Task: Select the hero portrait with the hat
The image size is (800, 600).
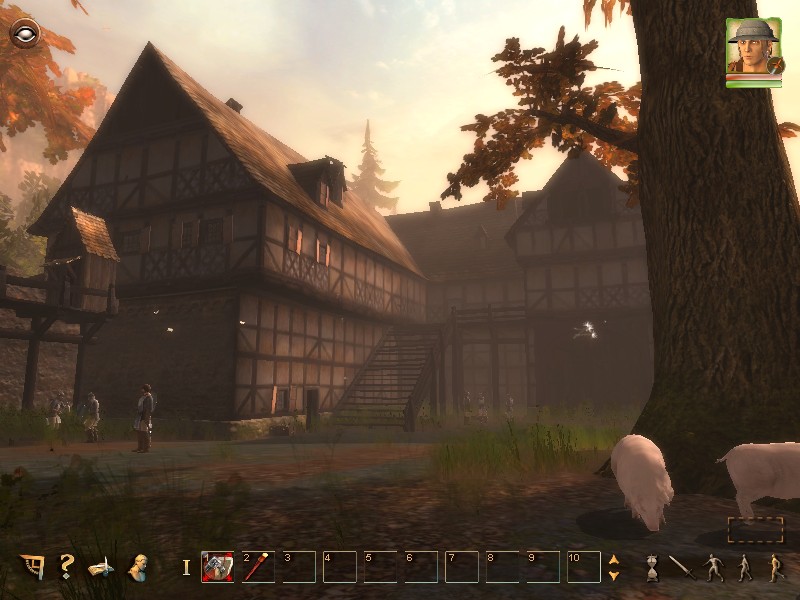Action: 754,50
